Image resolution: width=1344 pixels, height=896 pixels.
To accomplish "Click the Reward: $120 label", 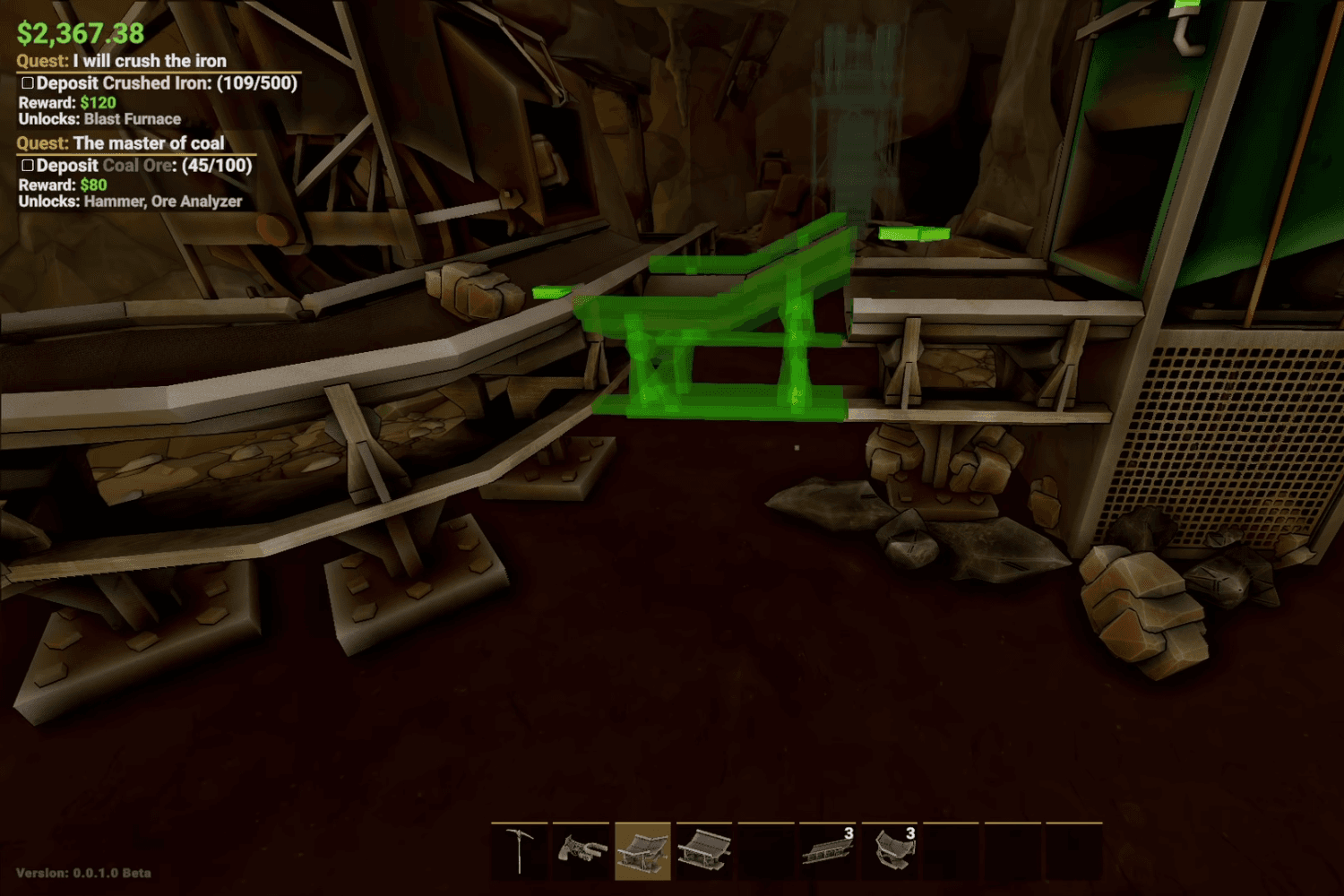I will pyautogui.click(x=65, y=101).
